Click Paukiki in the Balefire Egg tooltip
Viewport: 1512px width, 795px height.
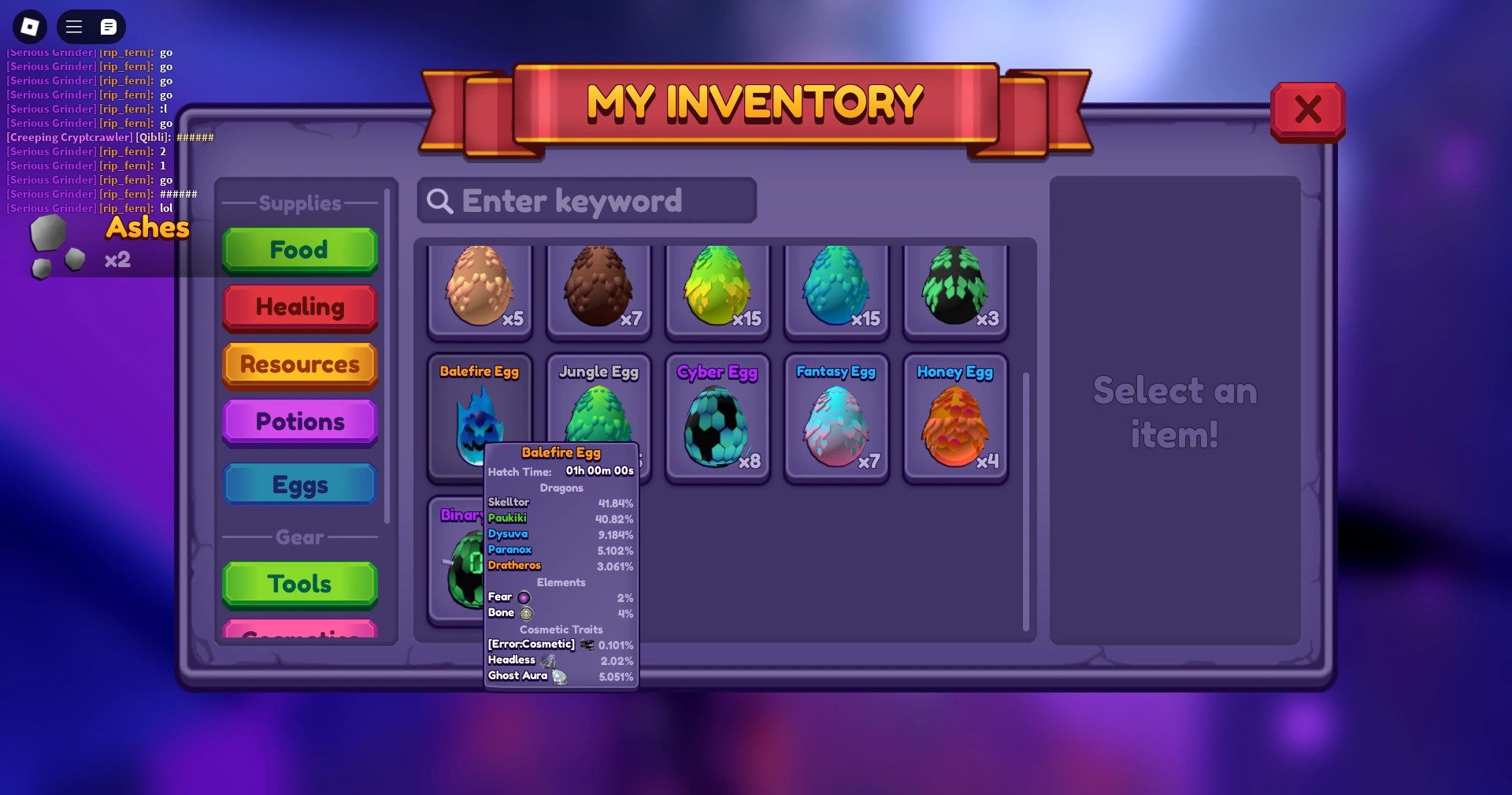pyautogui.click(x=508, y=518)
